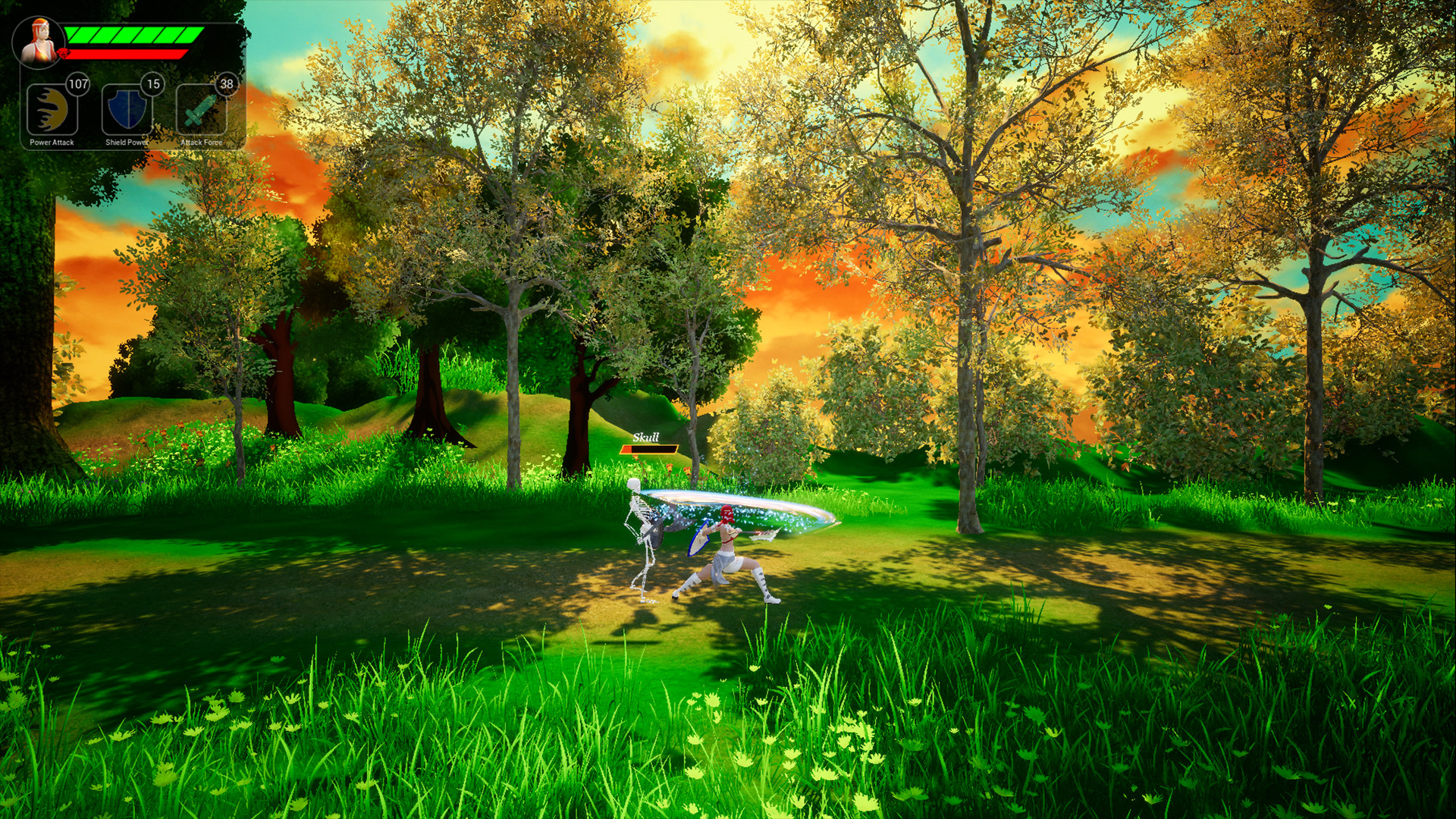Screen dimensions: 1456x819
Task: Click the Shield Power label text
Action: (x=125, y=140)
